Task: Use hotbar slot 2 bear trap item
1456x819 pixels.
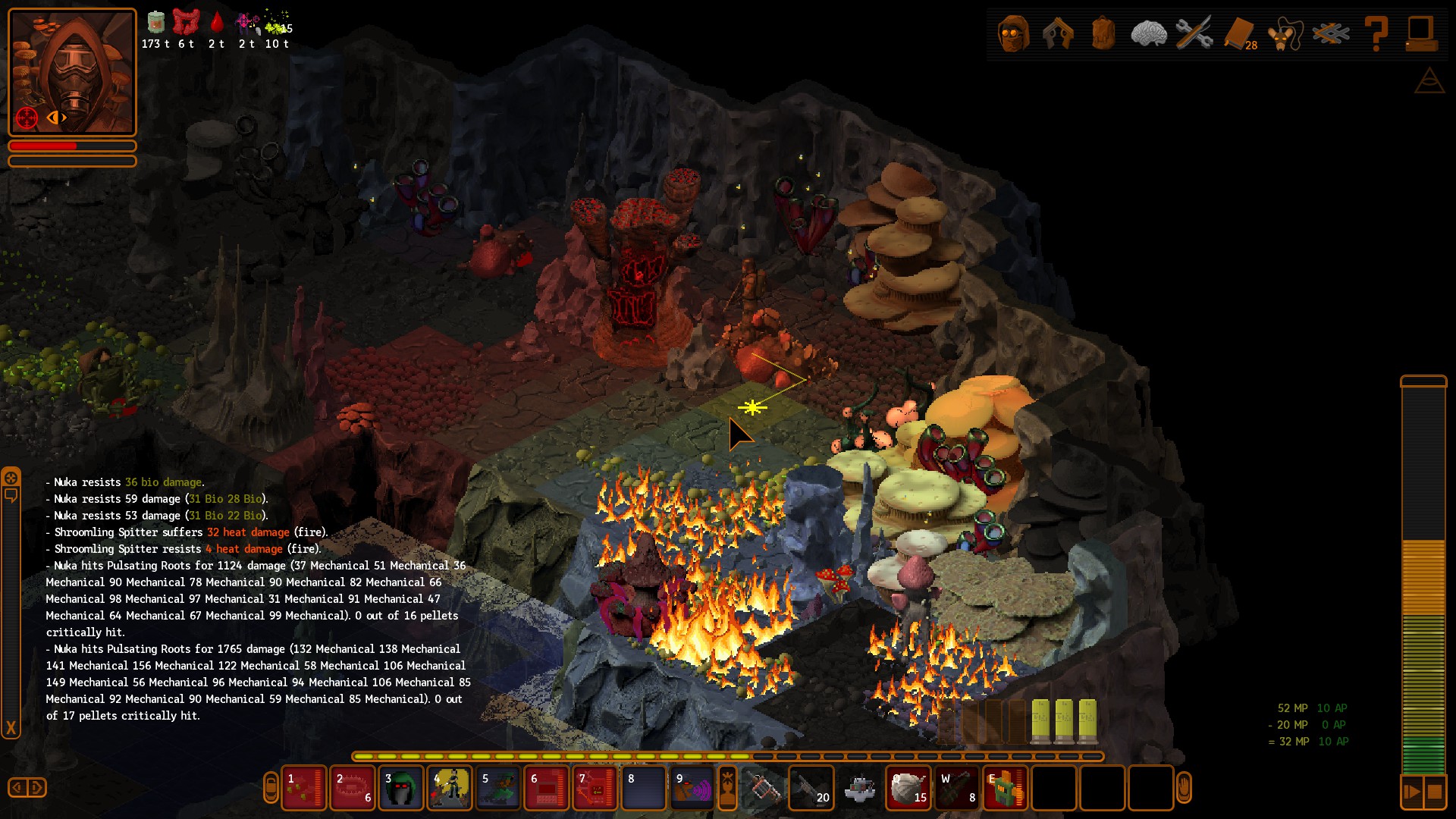Action: [x=352, y=789]
